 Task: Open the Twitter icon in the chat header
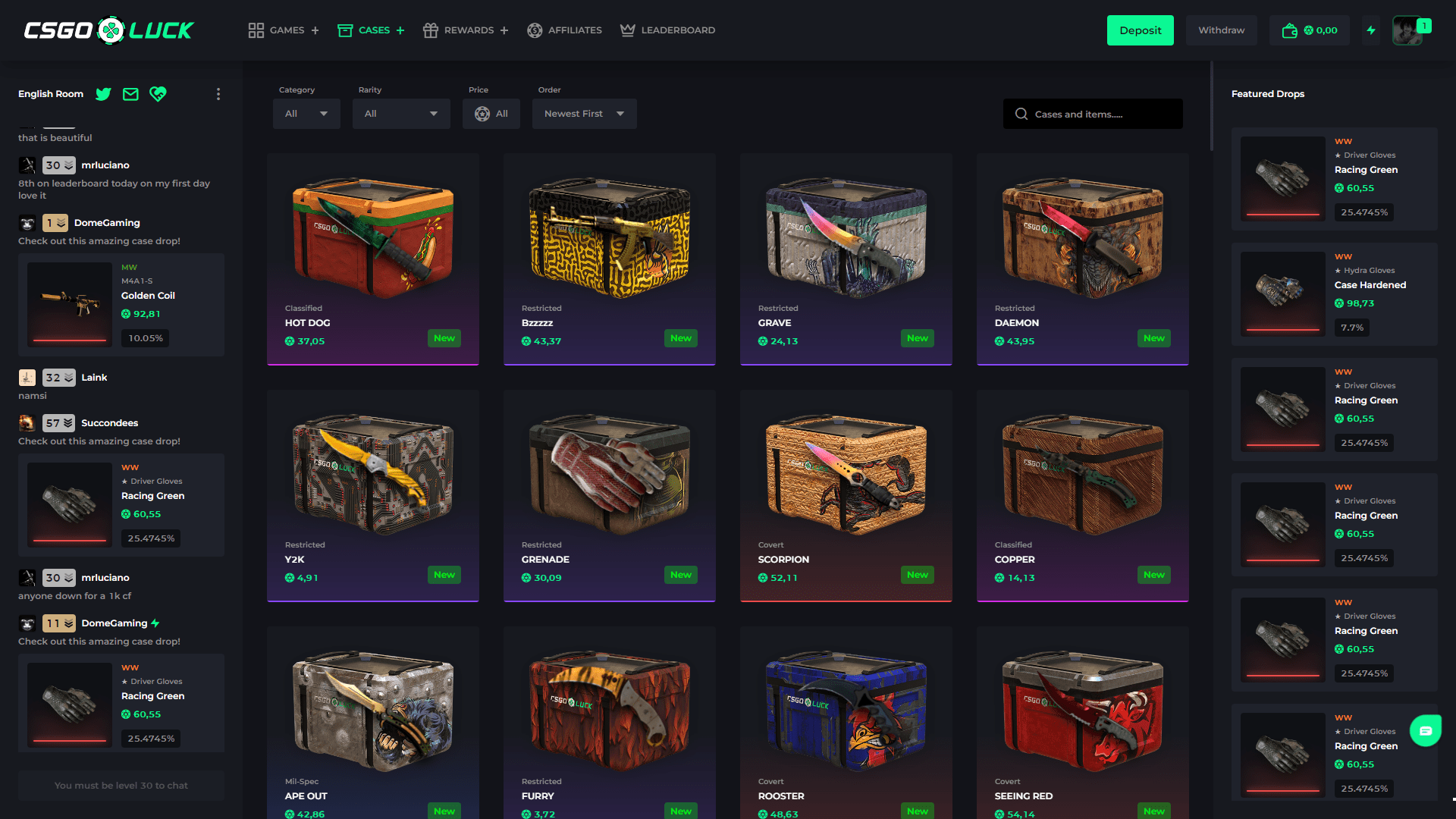[x=103, y=94]
